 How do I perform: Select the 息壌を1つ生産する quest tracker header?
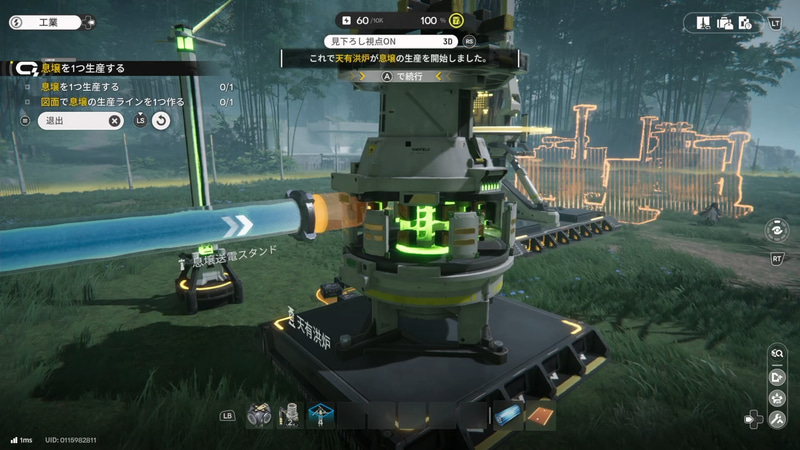coord(85,68)
